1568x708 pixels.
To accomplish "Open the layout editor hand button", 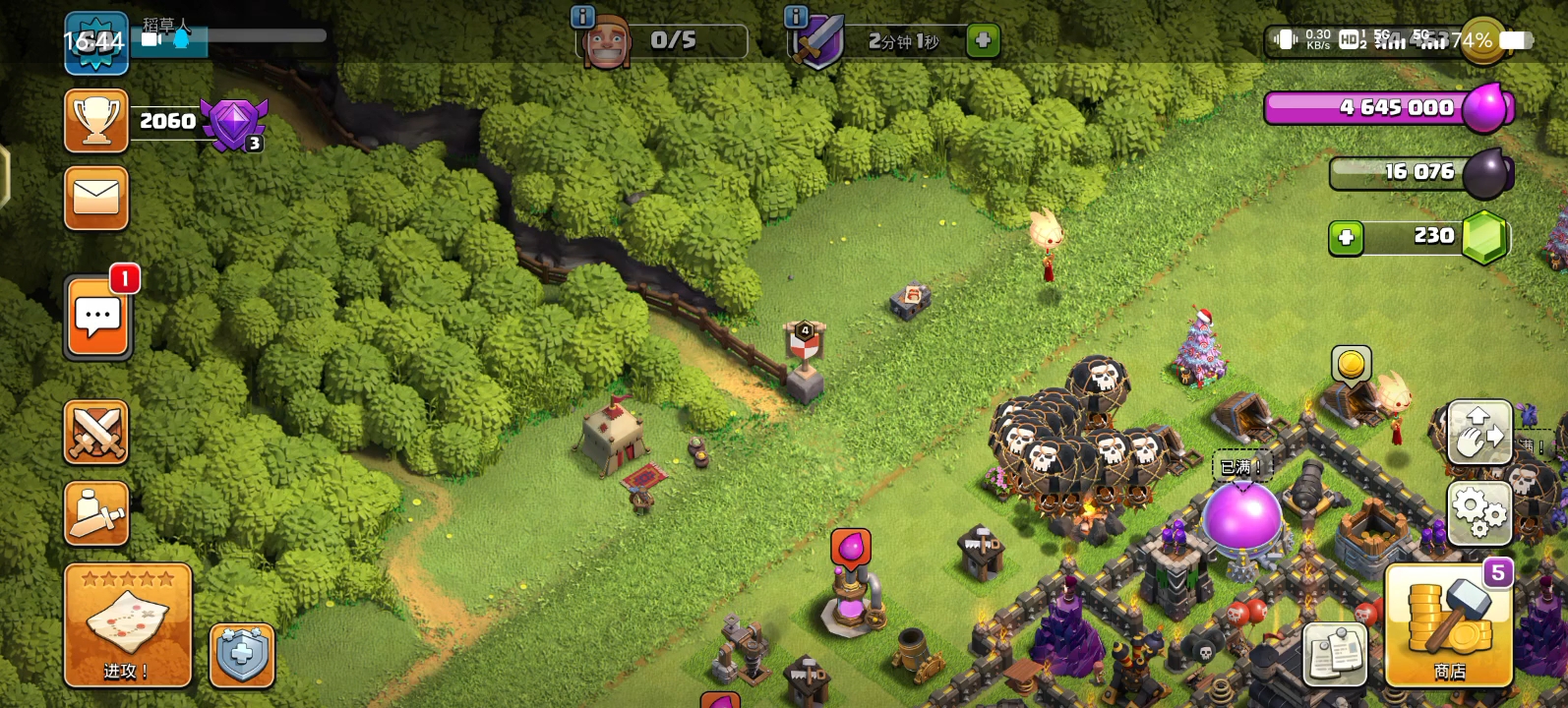I will click(x=1478, y=432).
